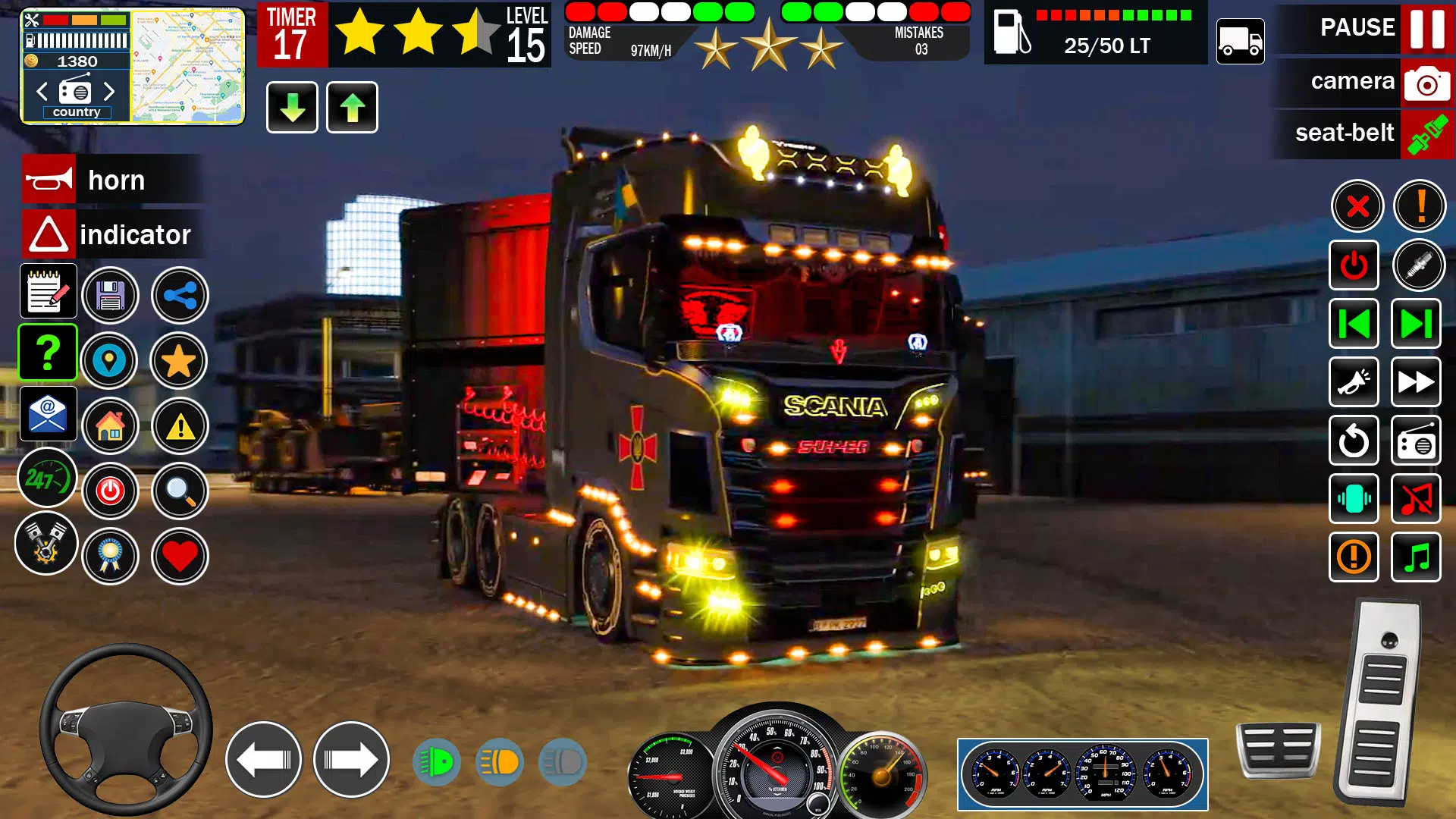Toggle the green headlight beam icon
Image resolution: width=1456 pixels, height=819 pixels.
(x=436, y=762)
